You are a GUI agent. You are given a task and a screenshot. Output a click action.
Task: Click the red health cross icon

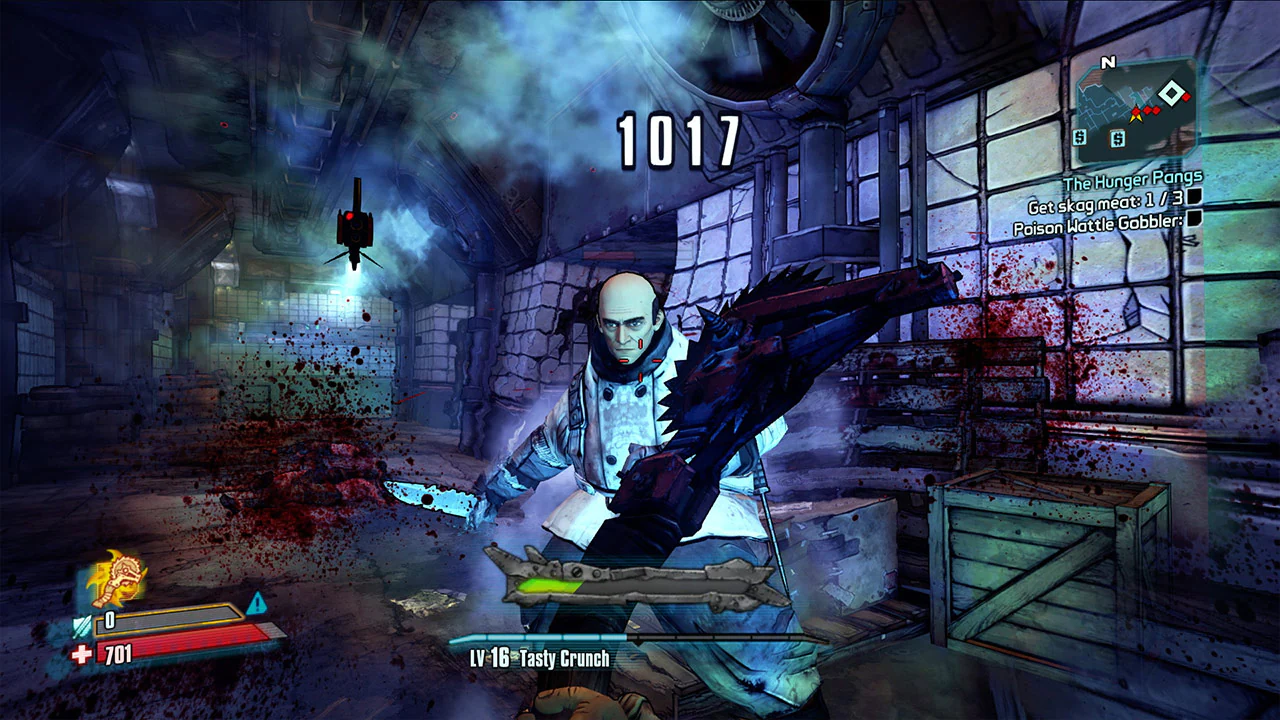(x=83, y=654)
